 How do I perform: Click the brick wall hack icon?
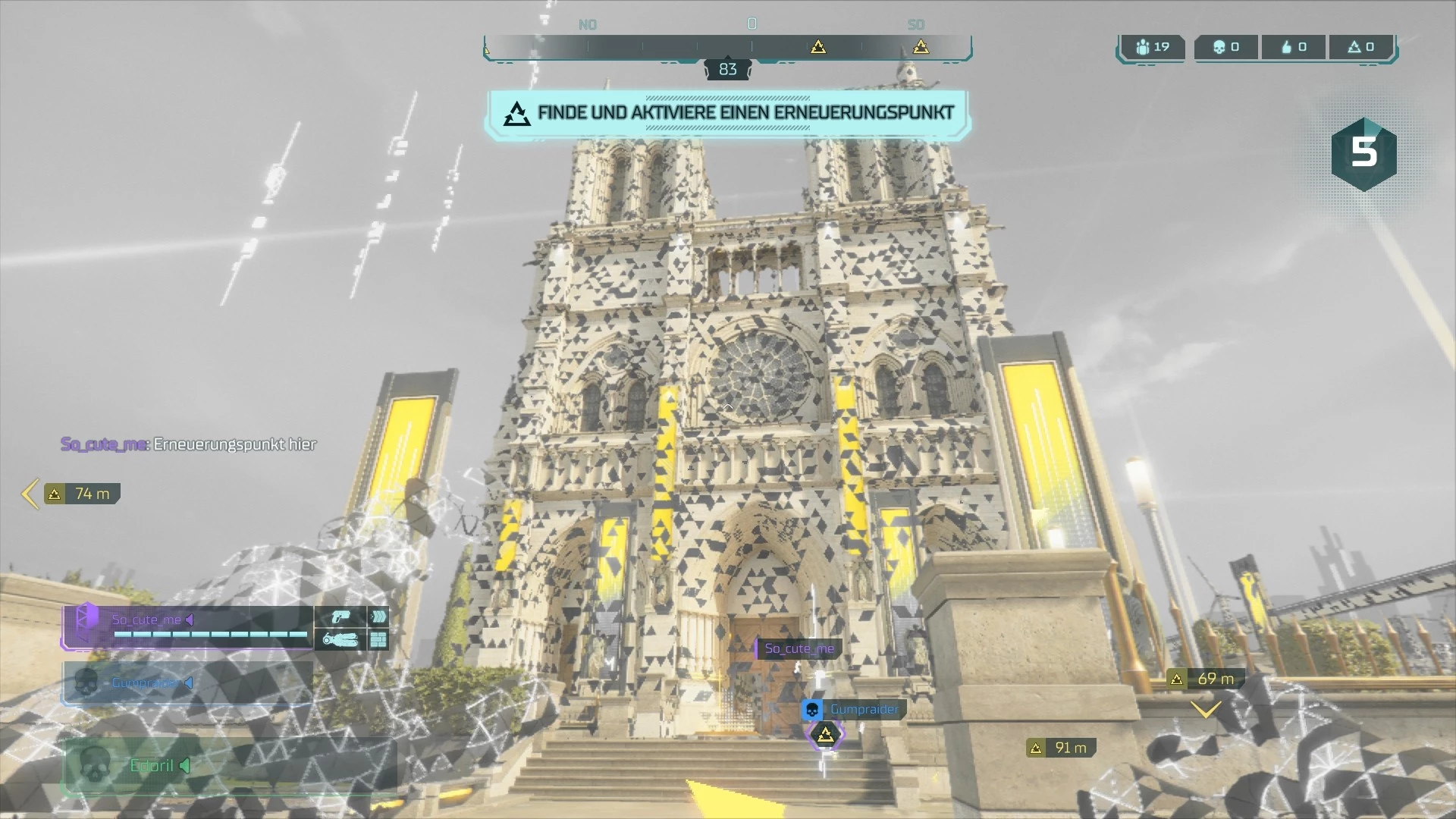coord(378,640)
